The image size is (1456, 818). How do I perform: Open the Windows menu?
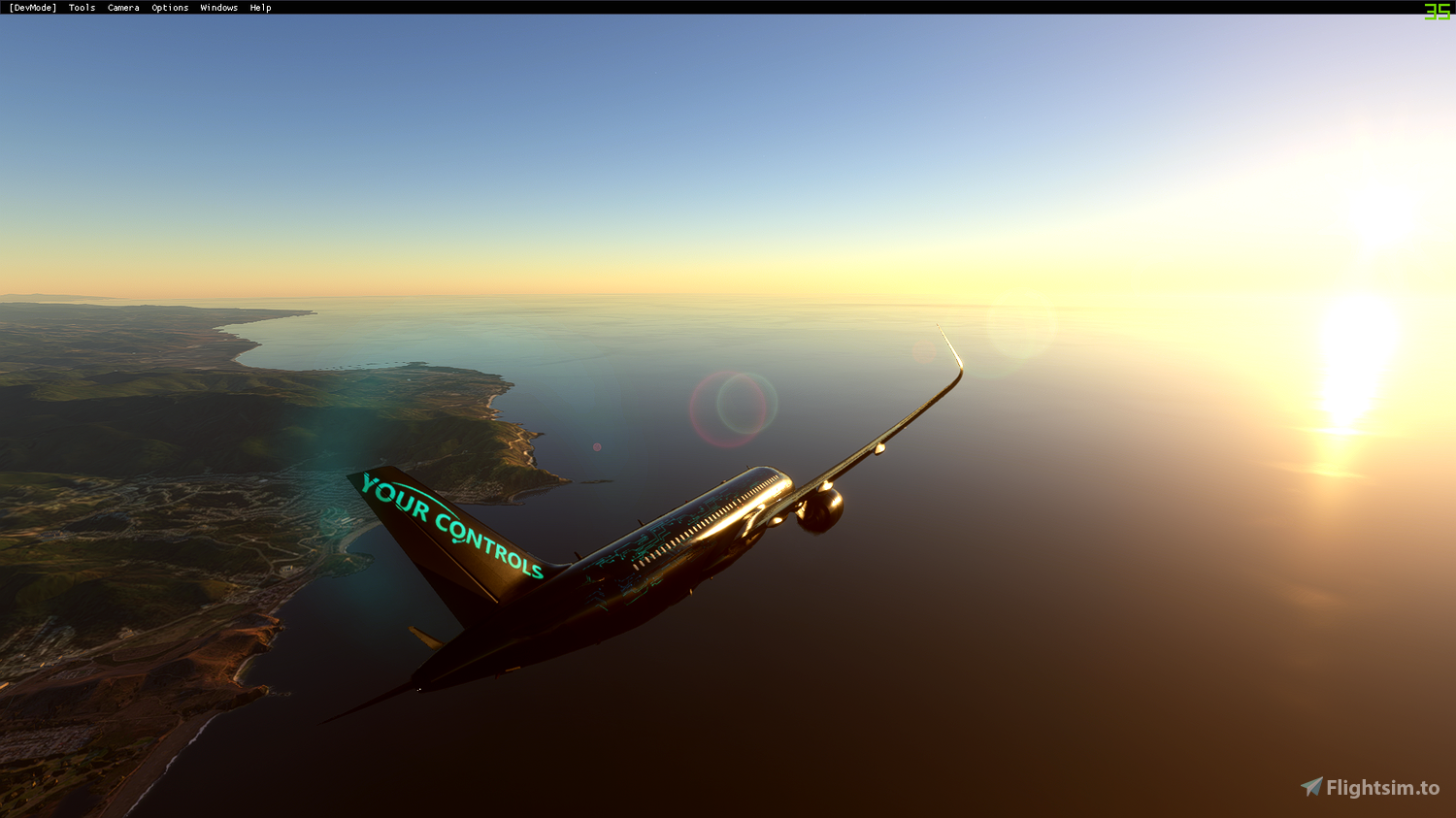(218, 7)
